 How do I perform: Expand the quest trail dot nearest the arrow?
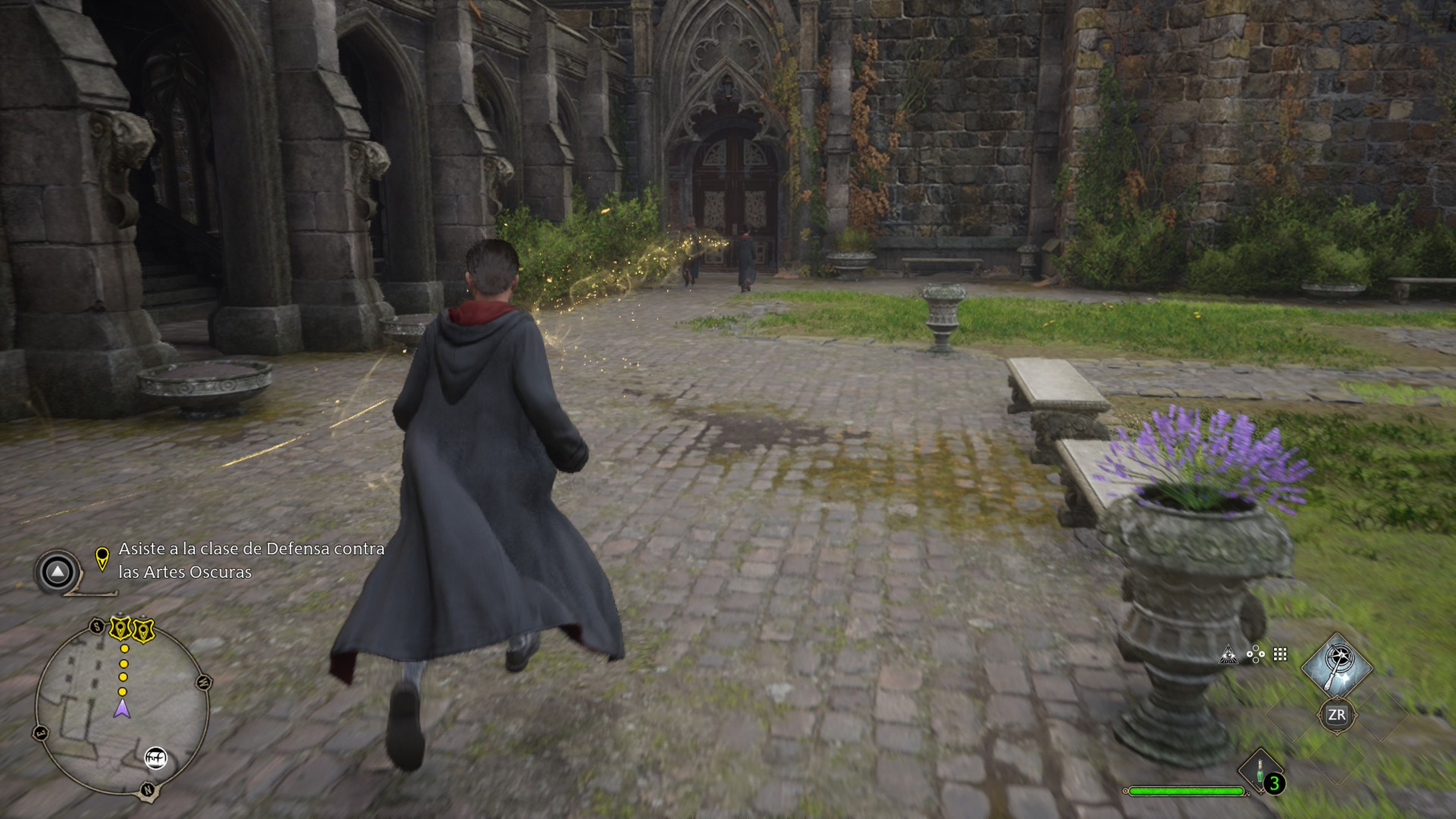coord(122,692)
